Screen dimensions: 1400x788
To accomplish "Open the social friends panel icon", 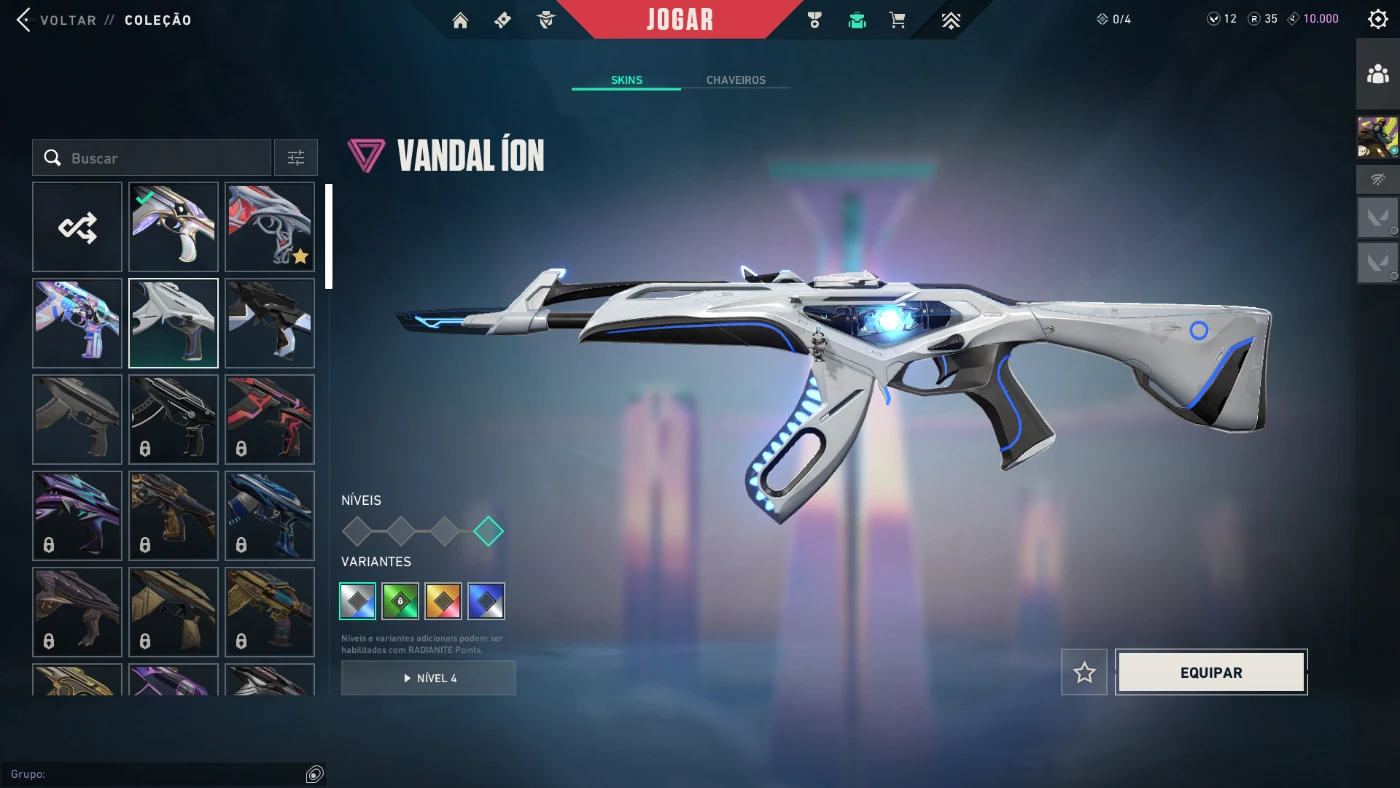I will pos(1377,74).
